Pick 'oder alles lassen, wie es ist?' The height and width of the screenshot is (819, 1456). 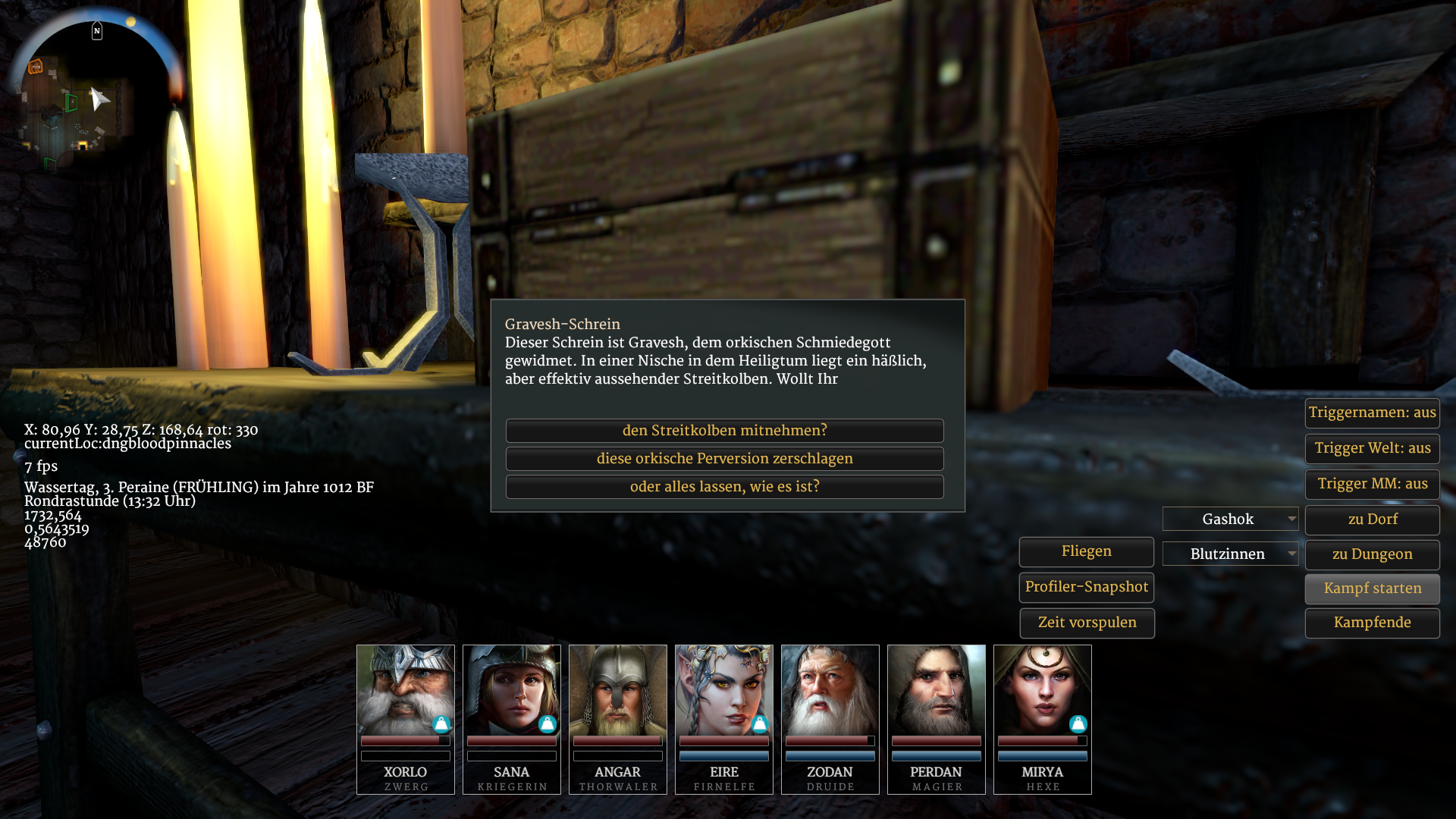pos(724,487)
